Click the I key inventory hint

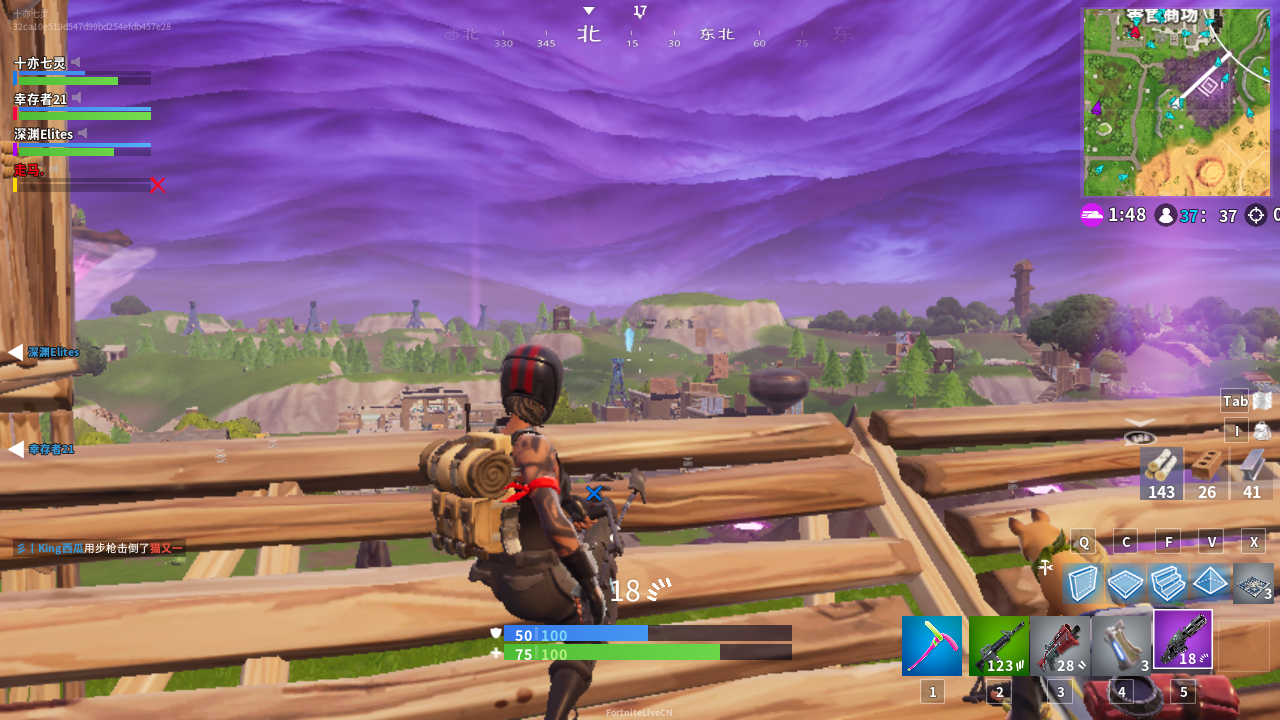[x=1236, y=430]
